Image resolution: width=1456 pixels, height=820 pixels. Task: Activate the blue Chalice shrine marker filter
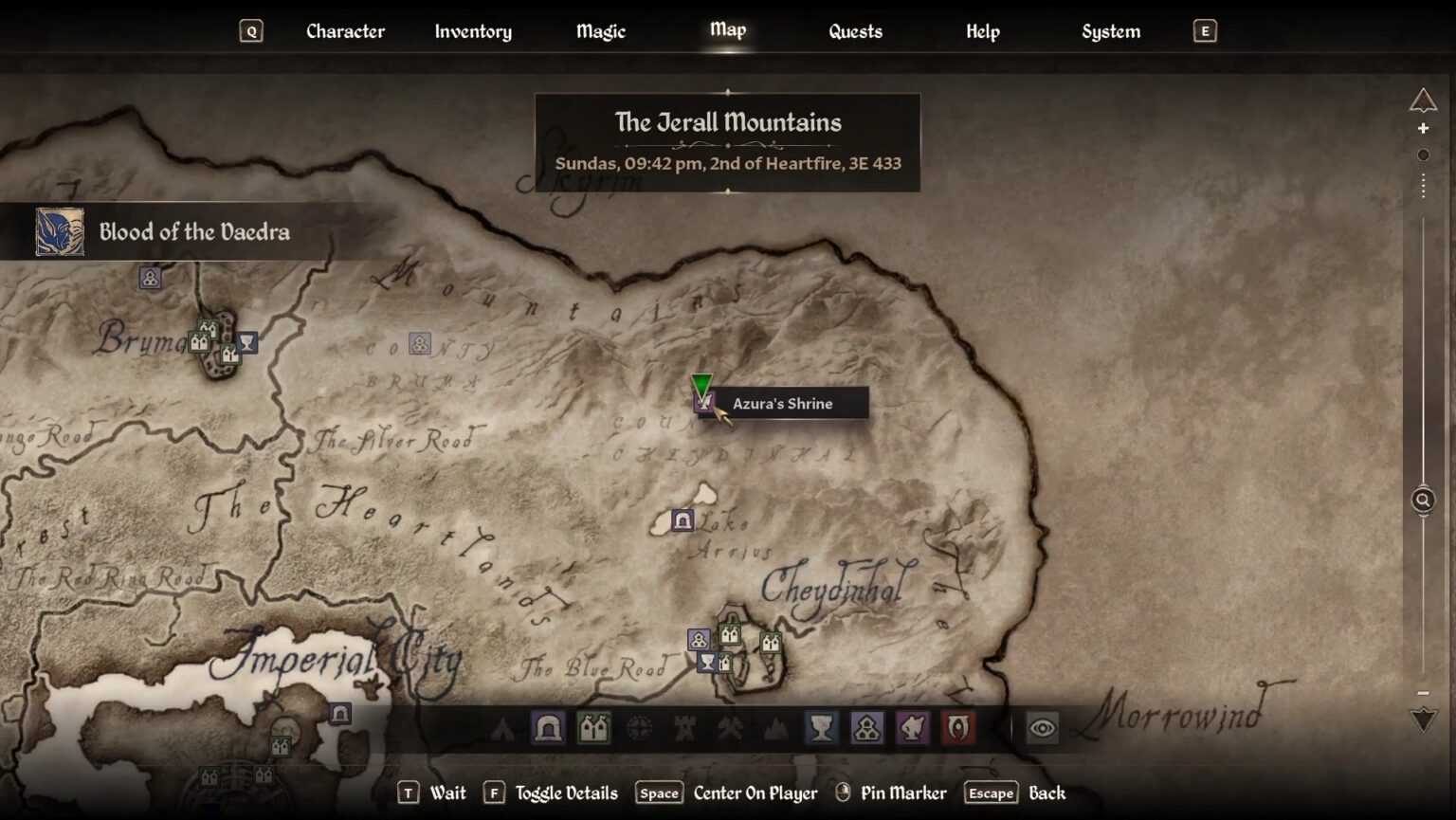(821, 728)
